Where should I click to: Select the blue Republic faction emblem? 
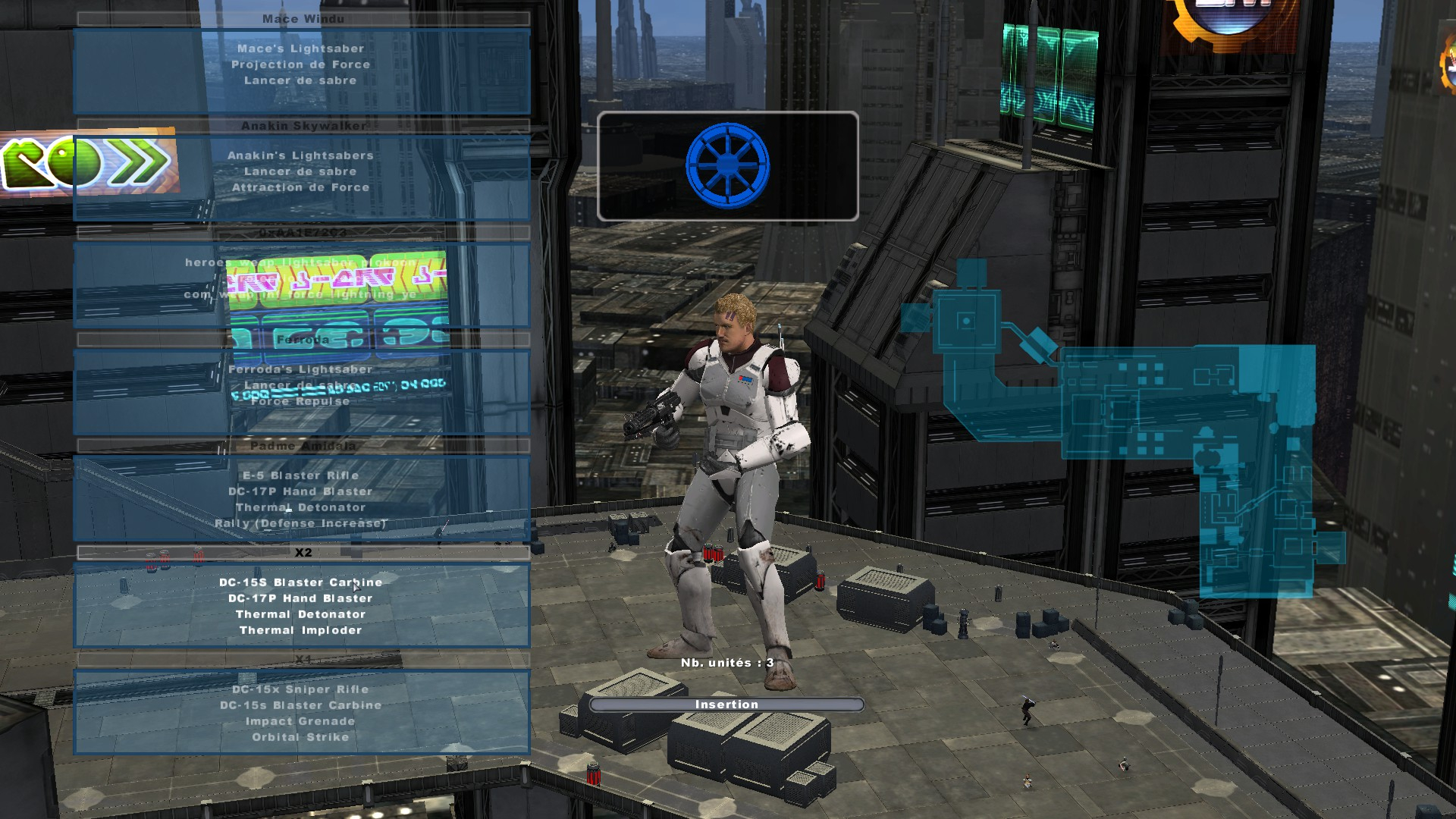[x=727, y=166]
